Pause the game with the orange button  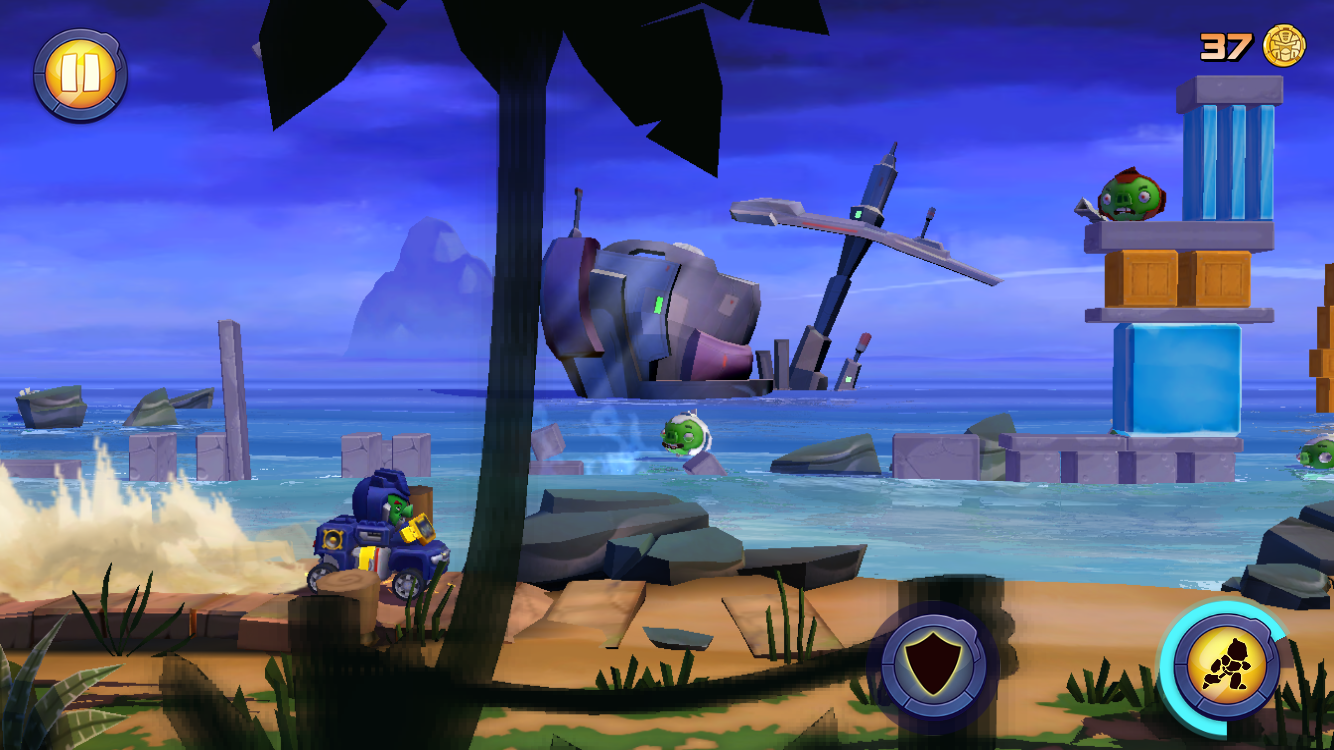pyautogui.click(x=79, y=74)
